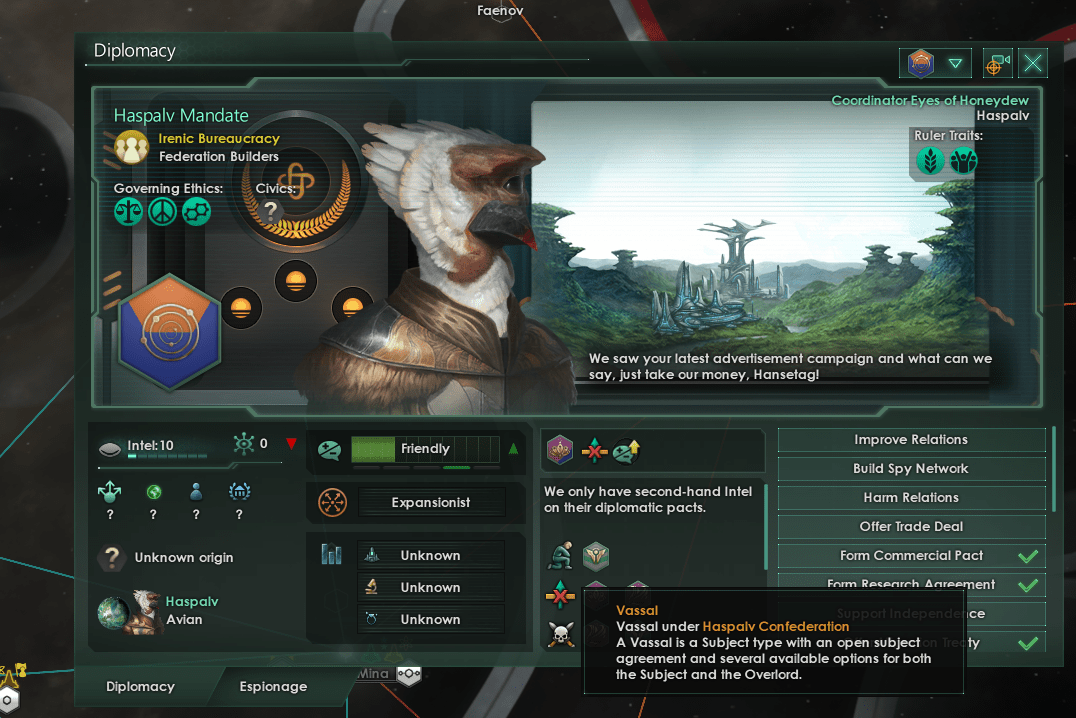The image size is (1076, 718).
Task: Close the Diplomacy window
Action: 1033,64
